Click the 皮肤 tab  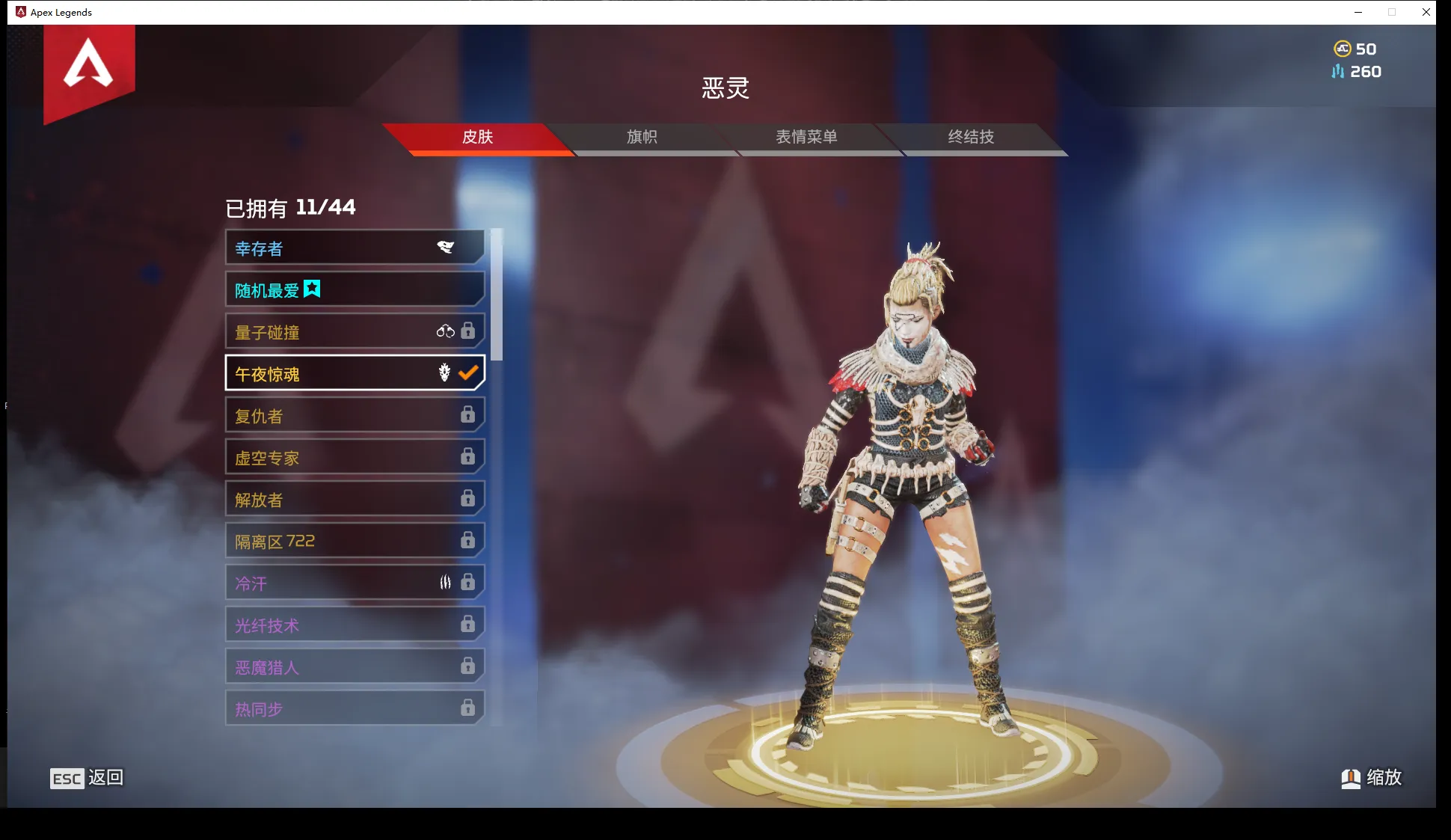(477, 137)
